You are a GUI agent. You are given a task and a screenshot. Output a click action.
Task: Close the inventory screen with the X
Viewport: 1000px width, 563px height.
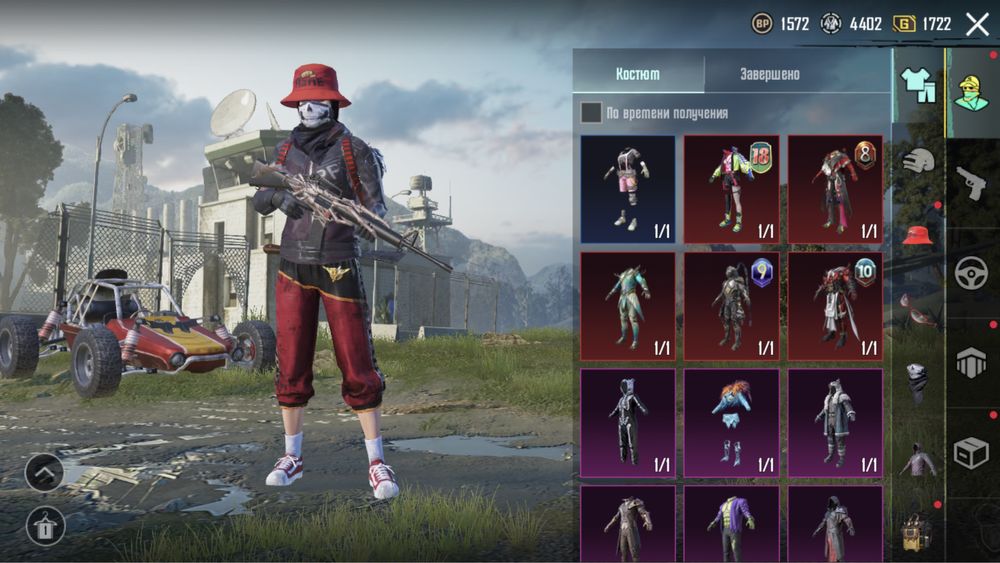tap(977, 24)
